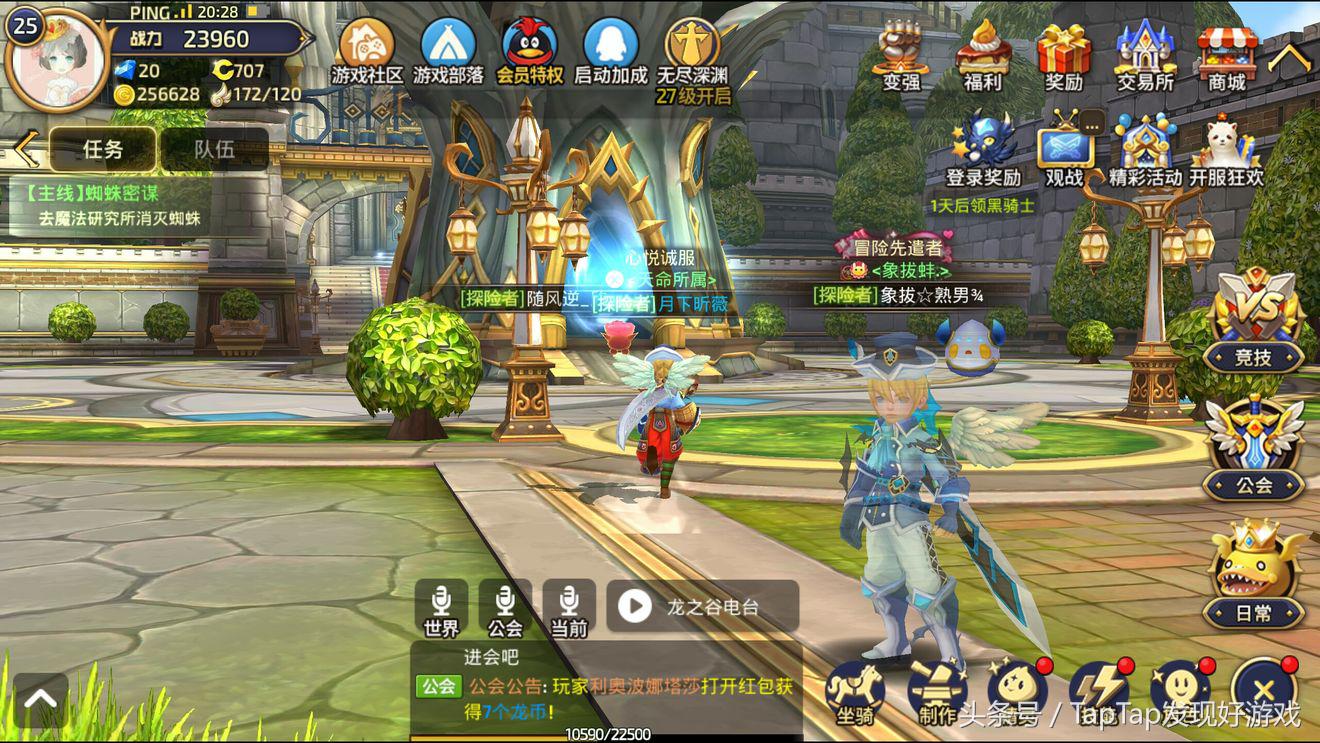Open 游戏部落 tent icon

[x=448, y=50]
